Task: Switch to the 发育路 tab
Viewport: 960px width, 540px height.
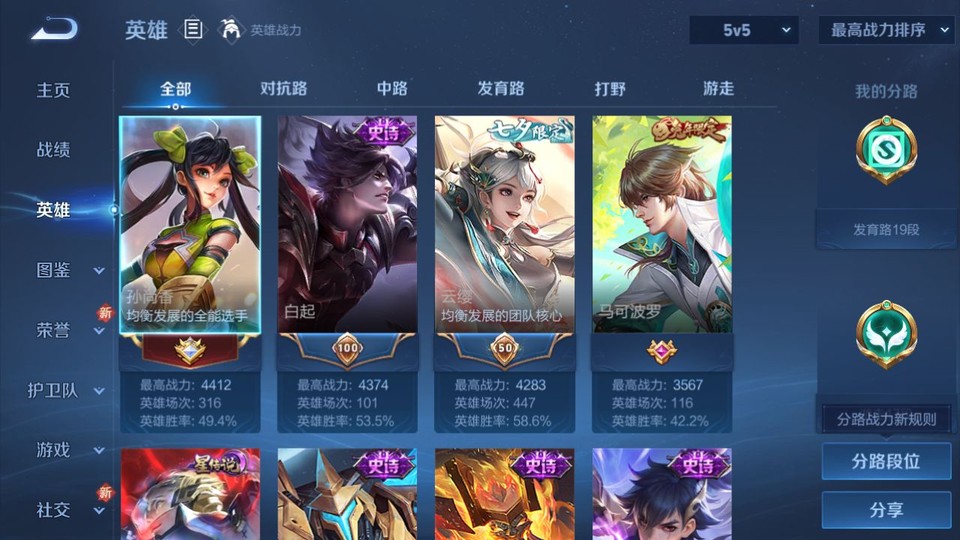Action: (x=501, y=88)
